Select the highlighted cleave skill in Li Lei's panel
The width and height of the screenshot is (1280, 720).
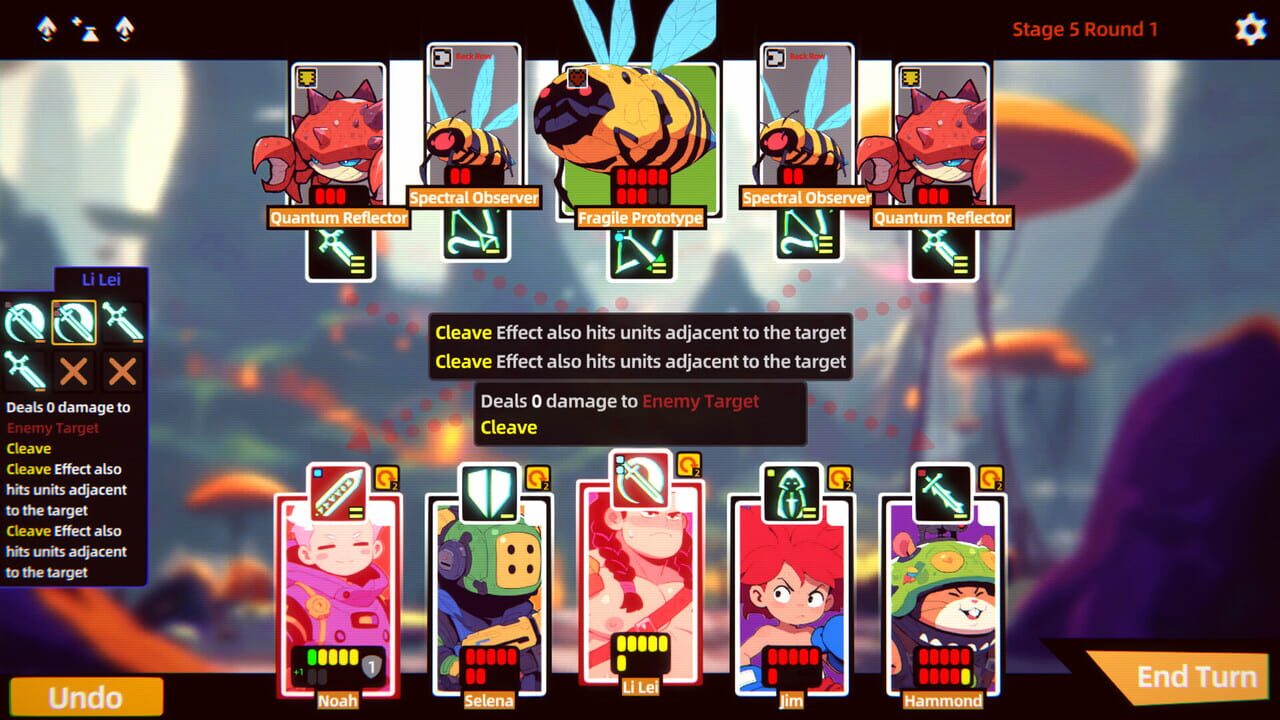pos(75,320)
